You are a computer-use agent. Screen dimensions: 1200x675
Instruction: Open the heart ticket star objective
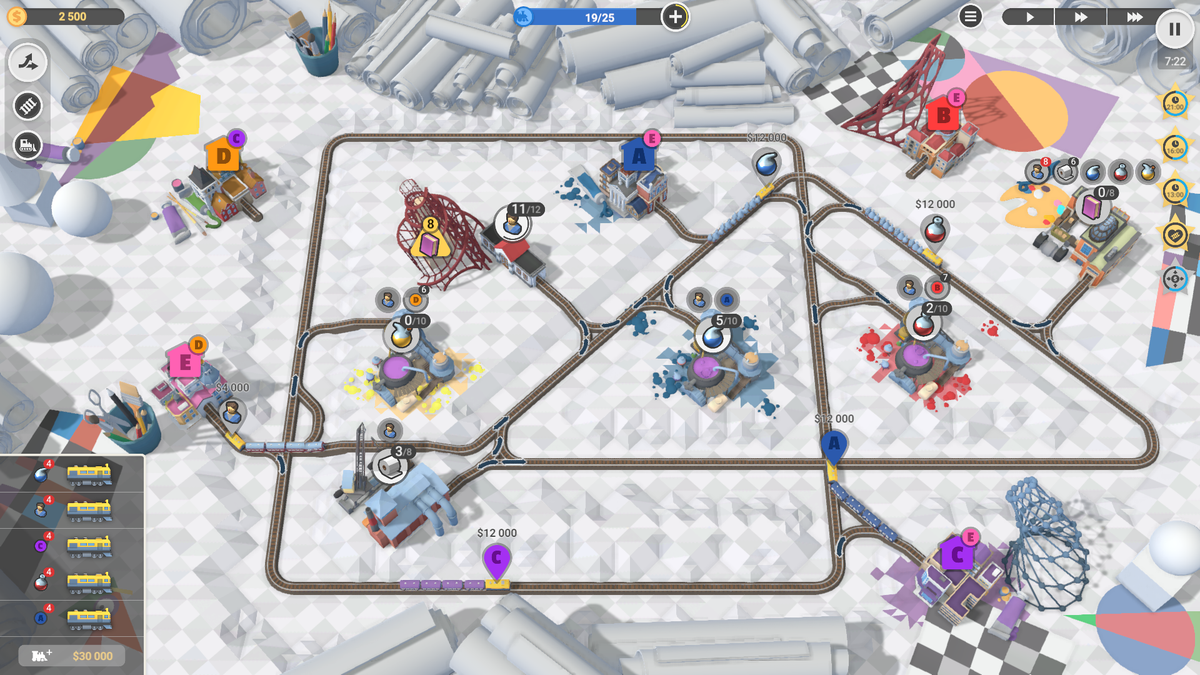[1175, 235]
